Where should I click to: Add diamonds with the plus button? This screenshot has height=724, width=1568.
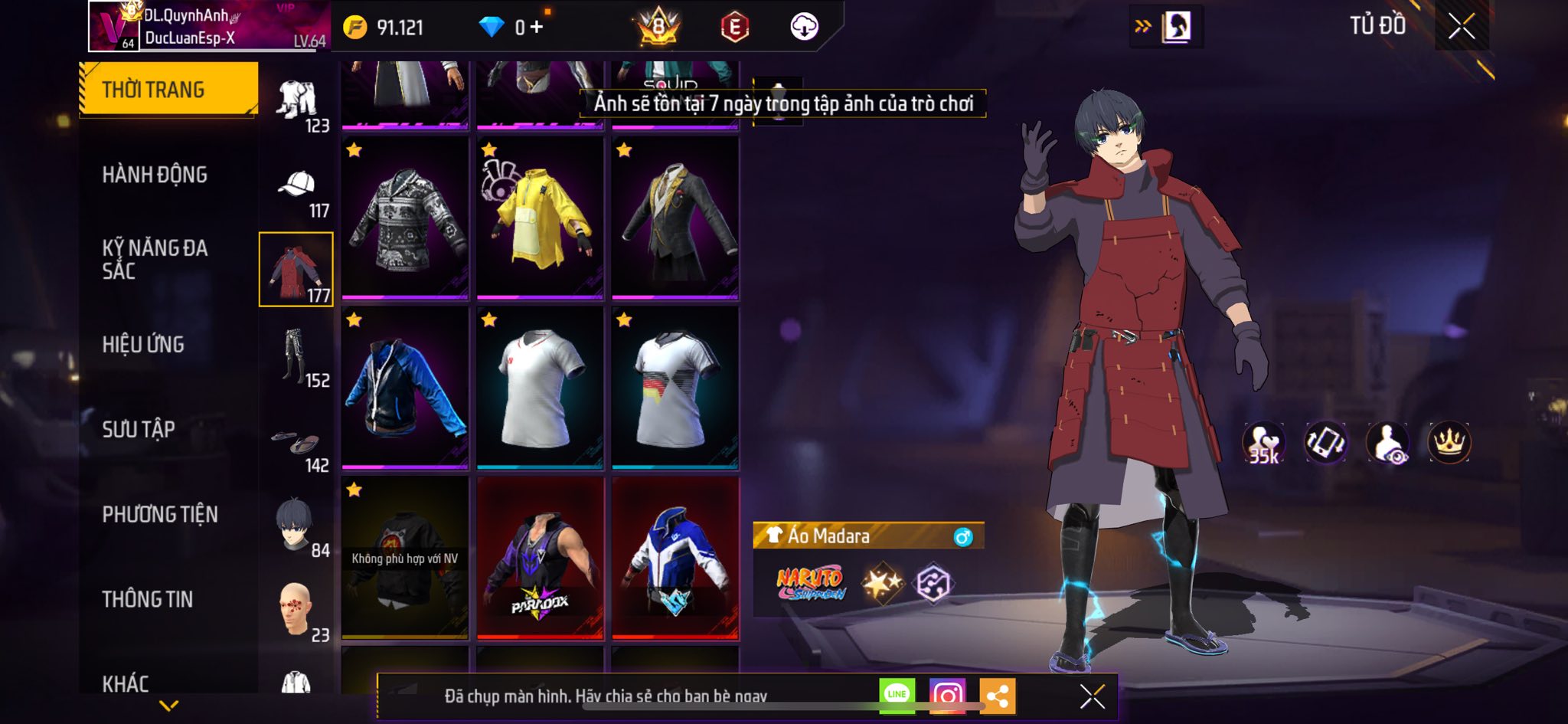[537, 28]
